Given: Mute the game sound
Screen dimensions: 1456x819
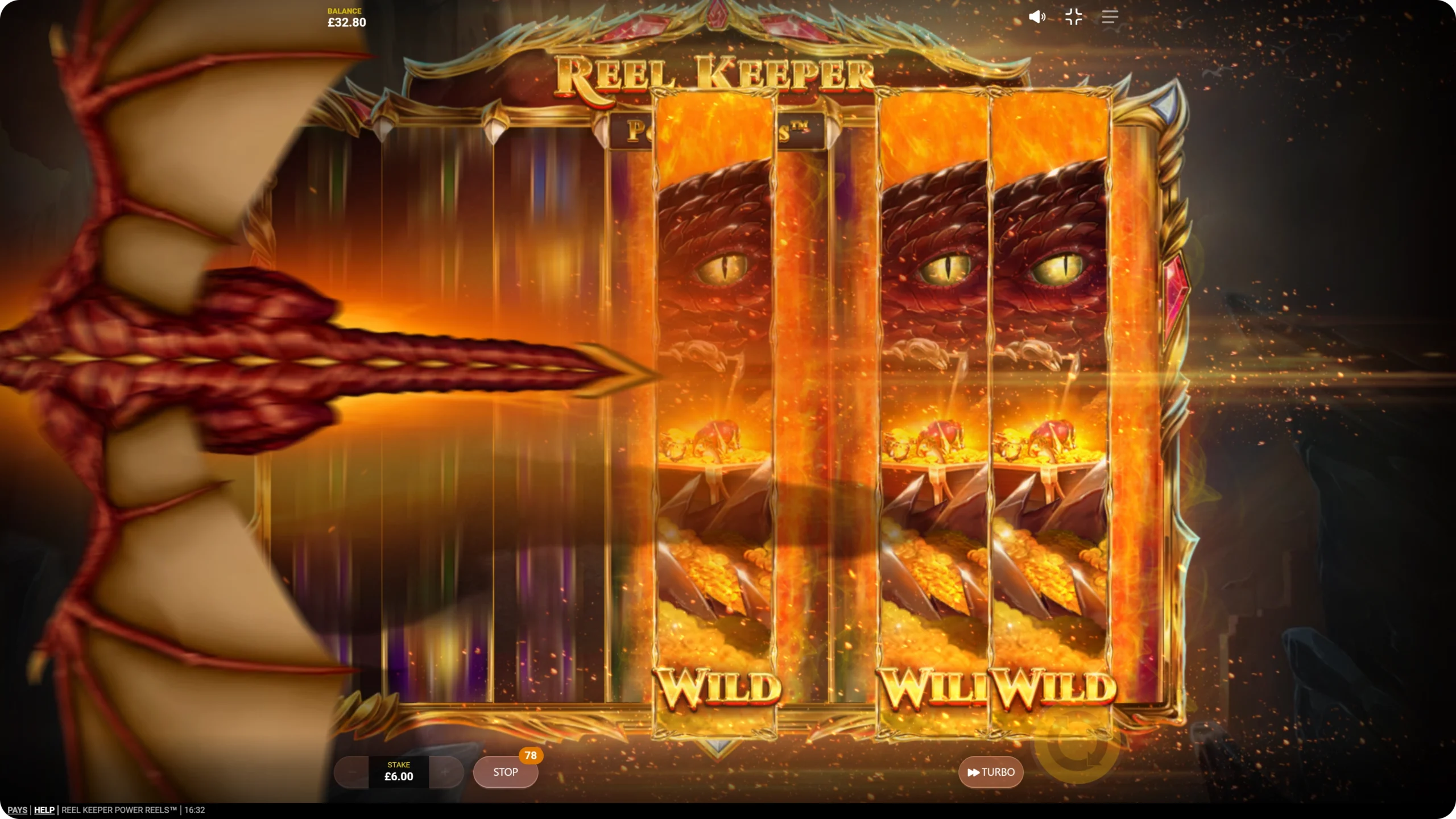Looking at the screenshot, I should click(1037, 17).
